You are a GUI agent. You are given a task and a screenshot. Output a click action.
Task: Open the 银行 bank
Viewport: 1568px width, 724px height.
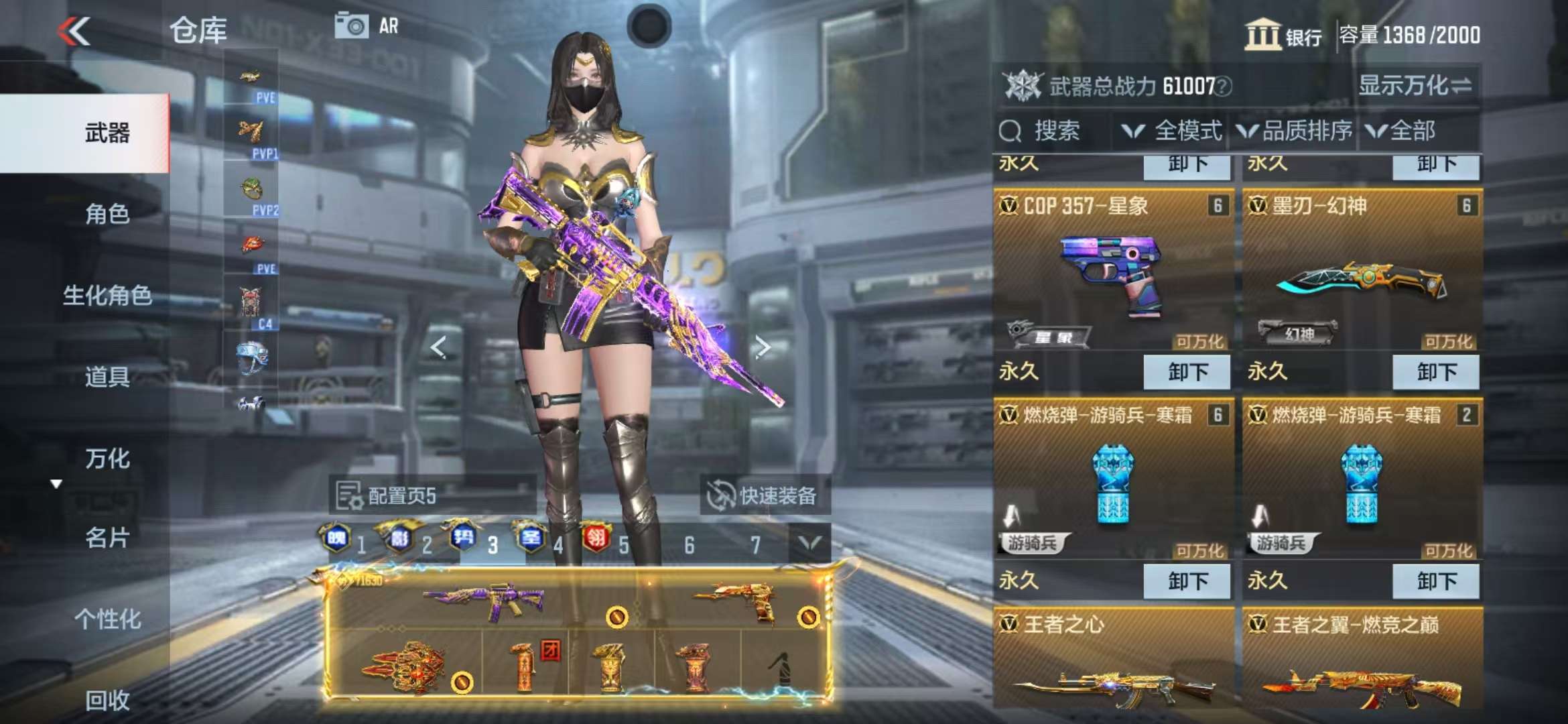point(1283,35)
